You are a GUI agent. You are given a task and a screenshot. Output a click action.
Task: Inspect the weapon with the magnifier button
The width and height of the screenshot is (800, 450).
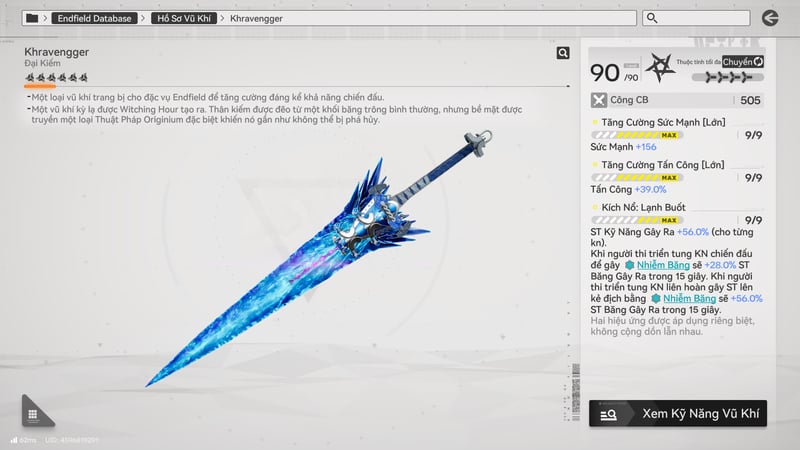click(x=563, y=54)
